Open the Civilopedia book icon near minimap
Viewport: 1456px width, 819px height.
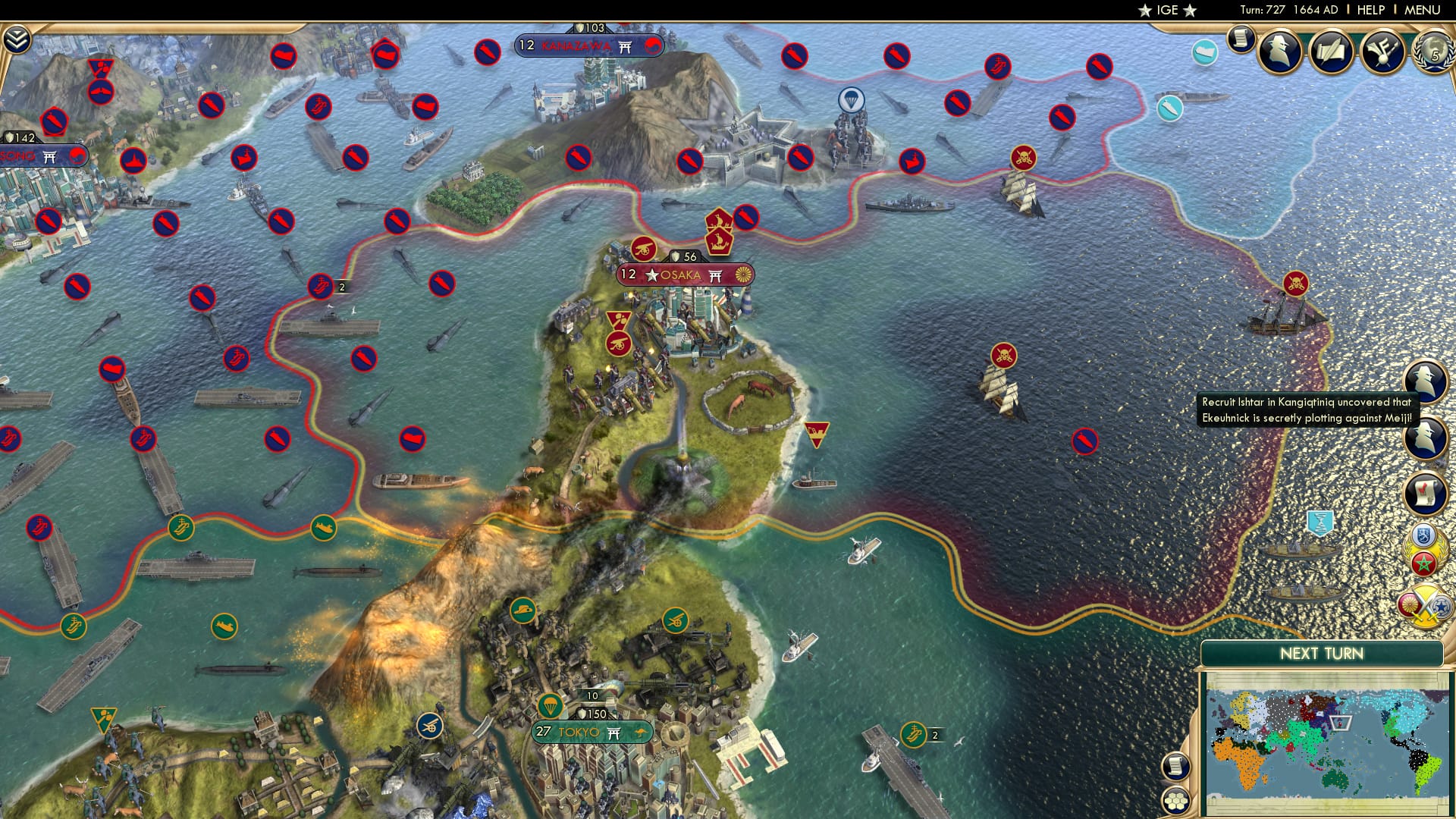pos(1176,764)
